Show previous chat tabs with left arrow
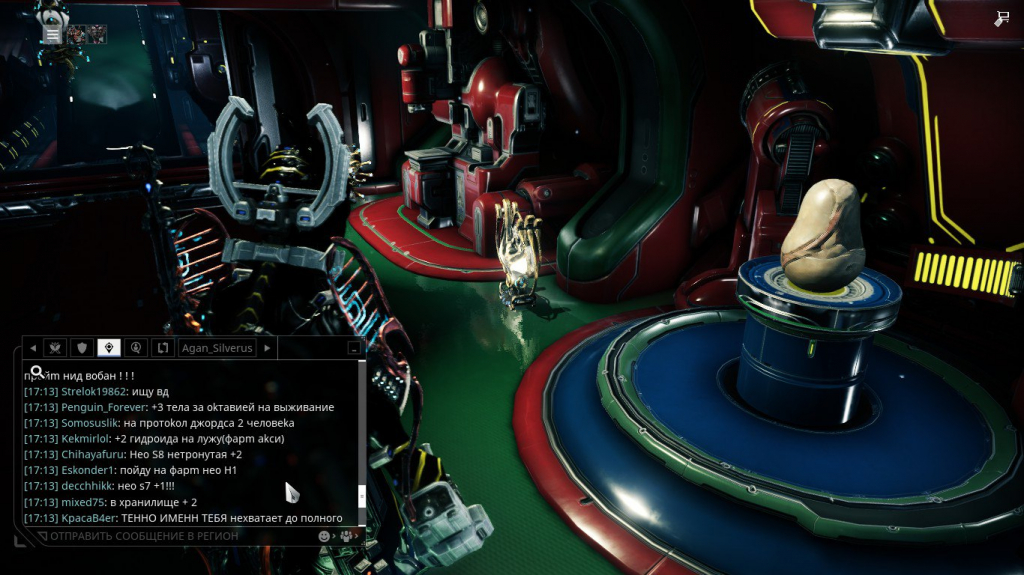Image resolution: width=1024 pixels, height=575 pixels. [32, 348]
